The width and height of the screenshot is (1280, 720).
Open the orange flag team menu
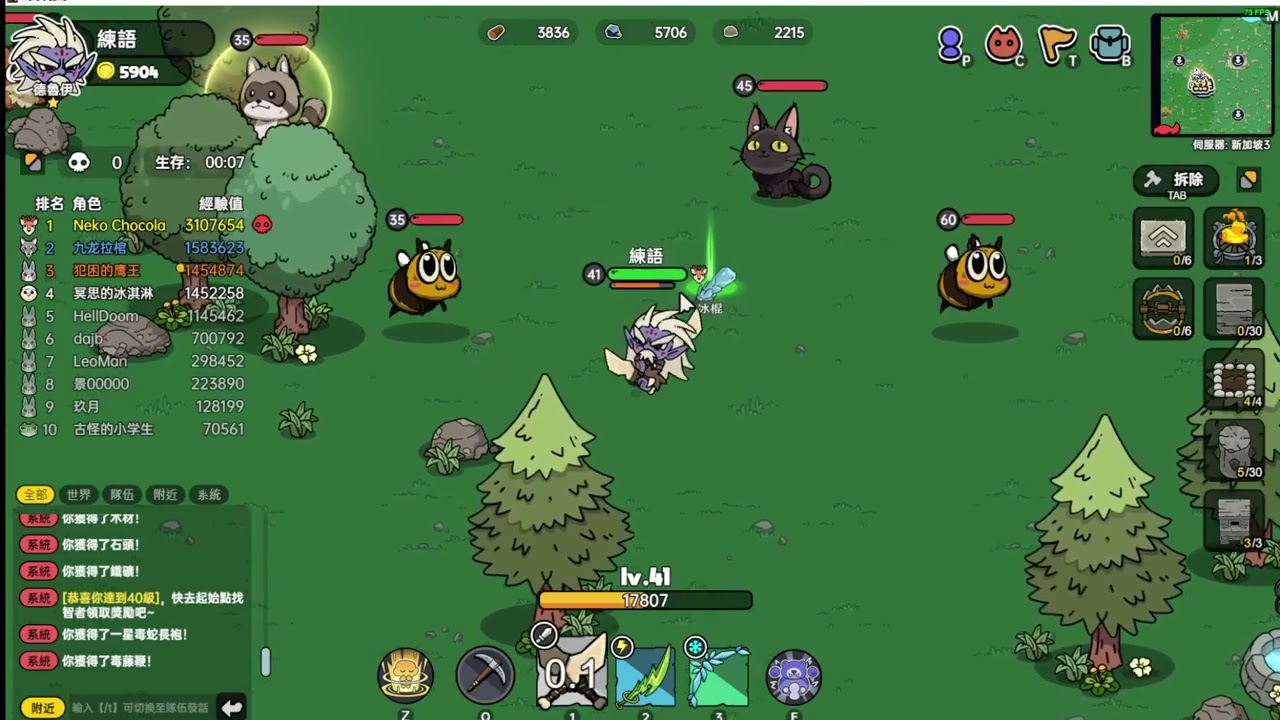[1057, 43]
